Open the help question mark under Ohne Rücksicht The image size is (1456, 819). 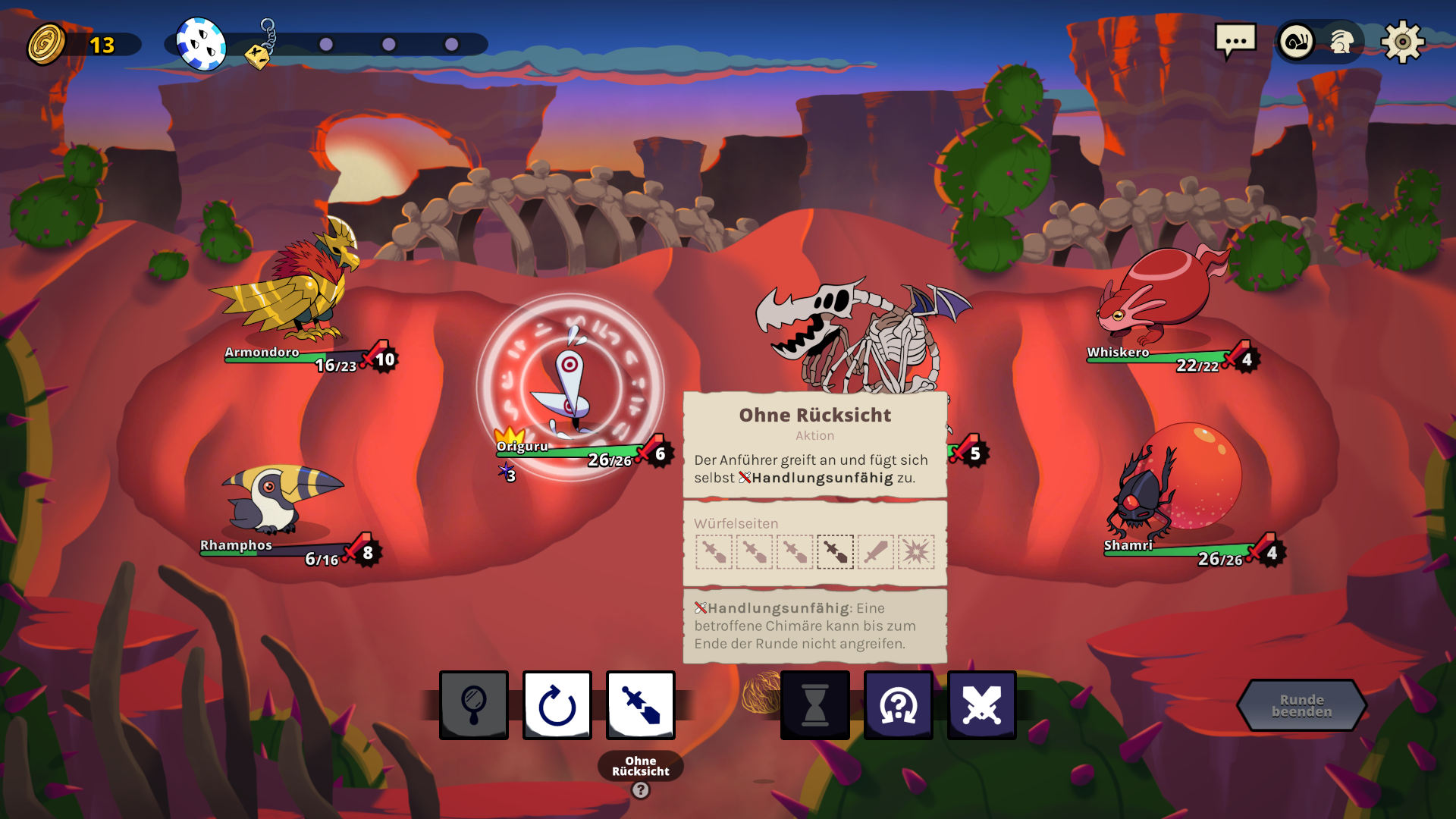(x=641, y=790)
